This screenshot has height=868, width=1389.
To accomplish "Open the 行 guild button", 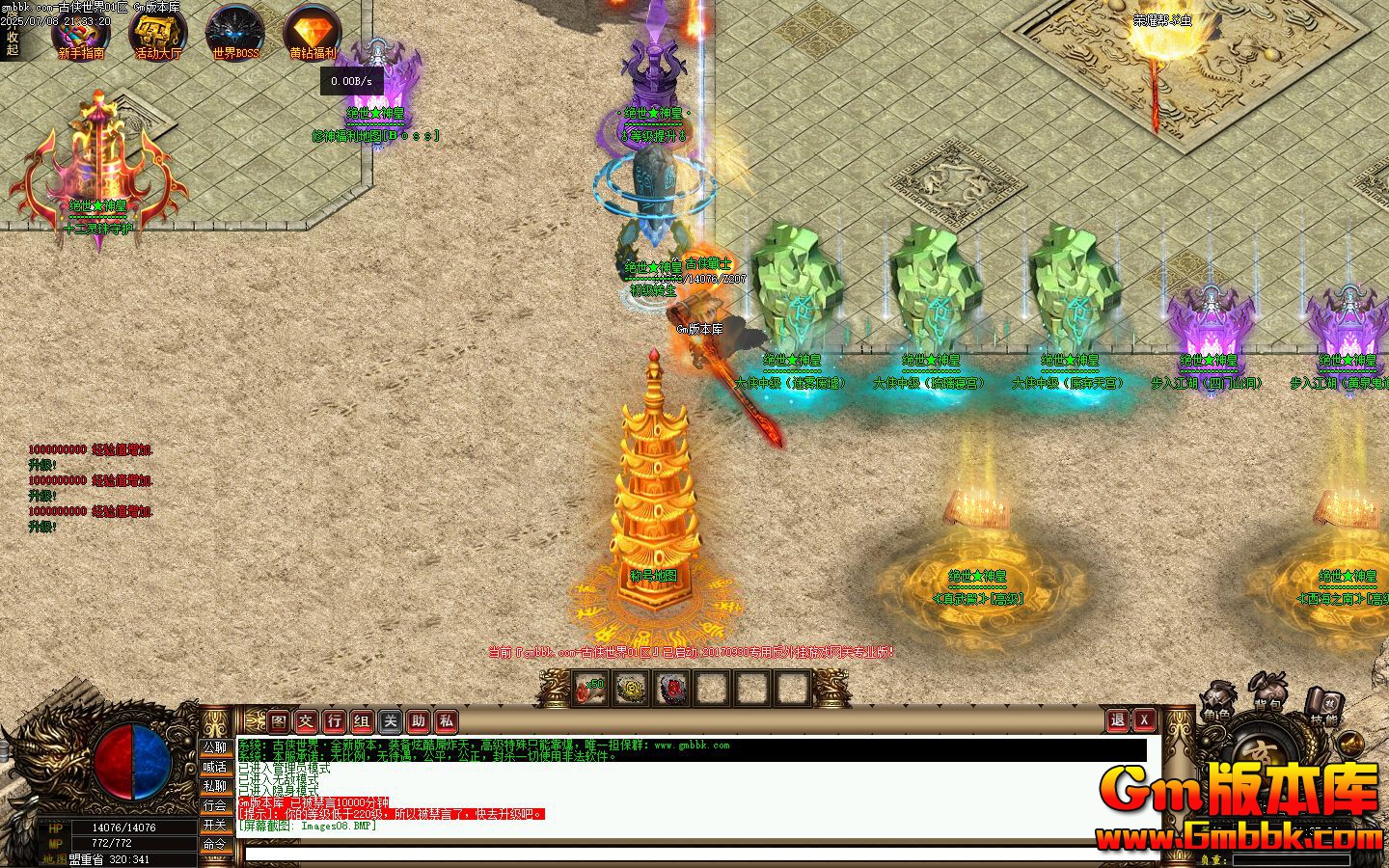I will 335,720.
